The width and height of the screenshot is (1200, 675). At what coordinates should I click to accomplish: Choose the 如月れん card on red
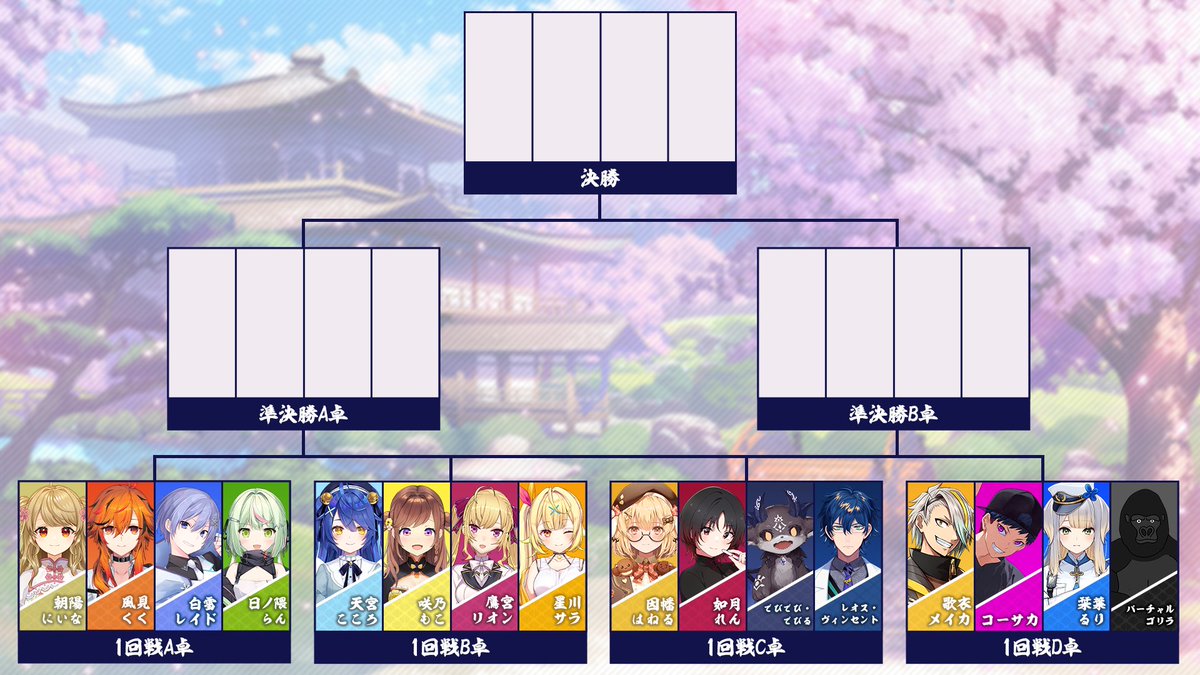coord(712,555)
